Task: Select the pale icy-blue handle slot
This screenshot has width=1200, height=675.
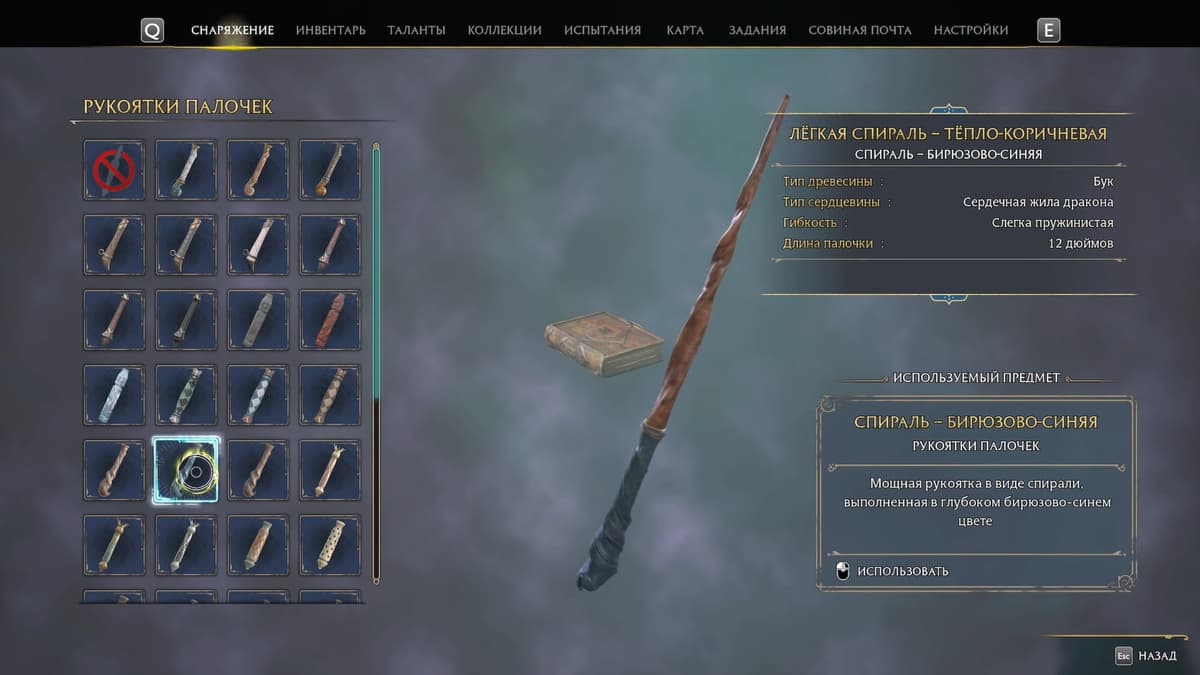Action: pos(114,395)
